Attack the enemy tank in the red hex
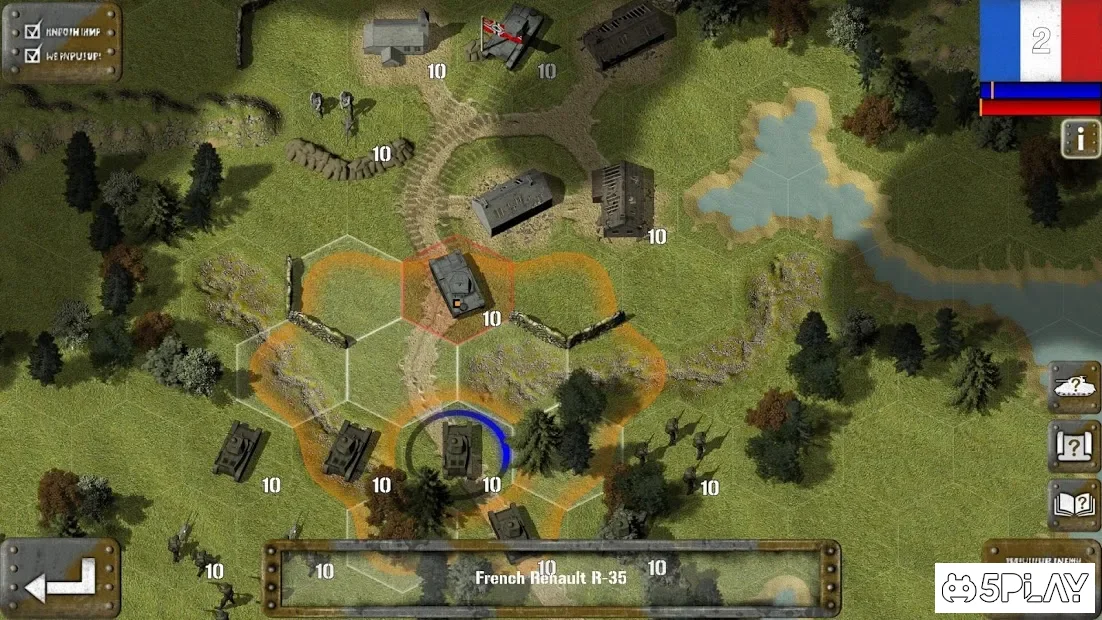This screenshot has height=620, width=1102. tap(458, 287)
